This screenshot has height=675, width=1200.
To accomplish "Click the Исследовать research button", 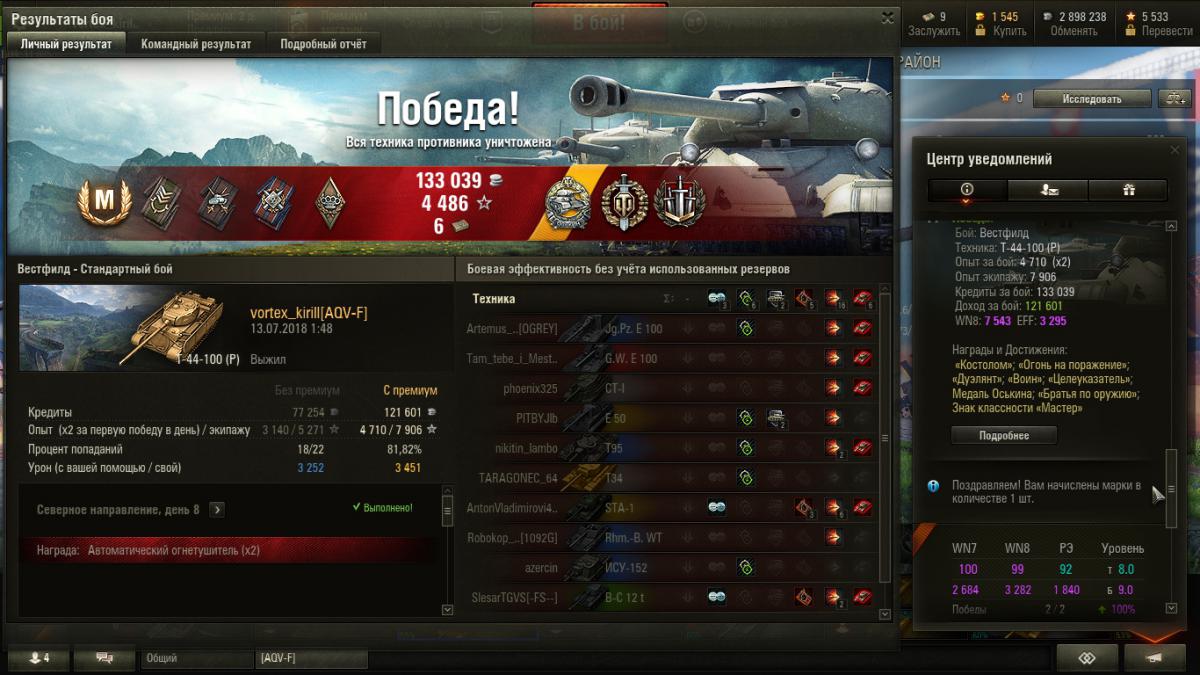I will [1091, 98].
